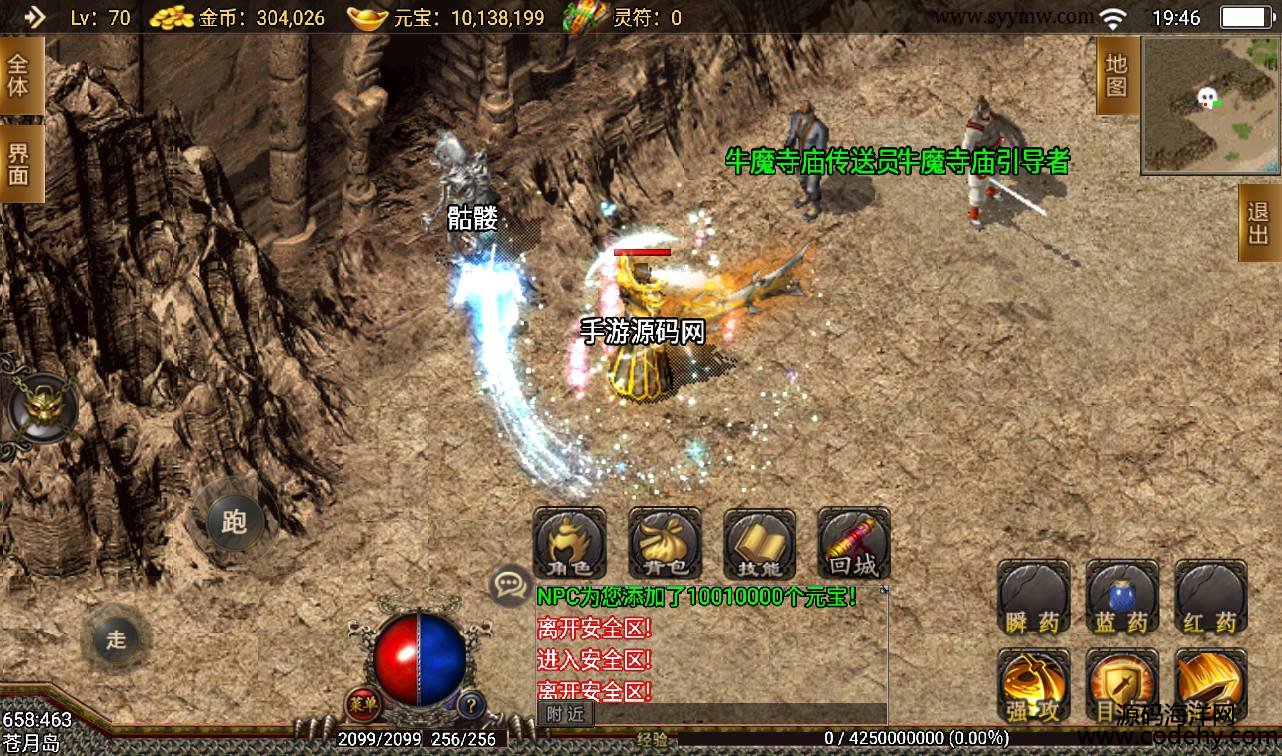Click the blue question mark help button
The image size is (1282, 756).
[x=470, y=704]
